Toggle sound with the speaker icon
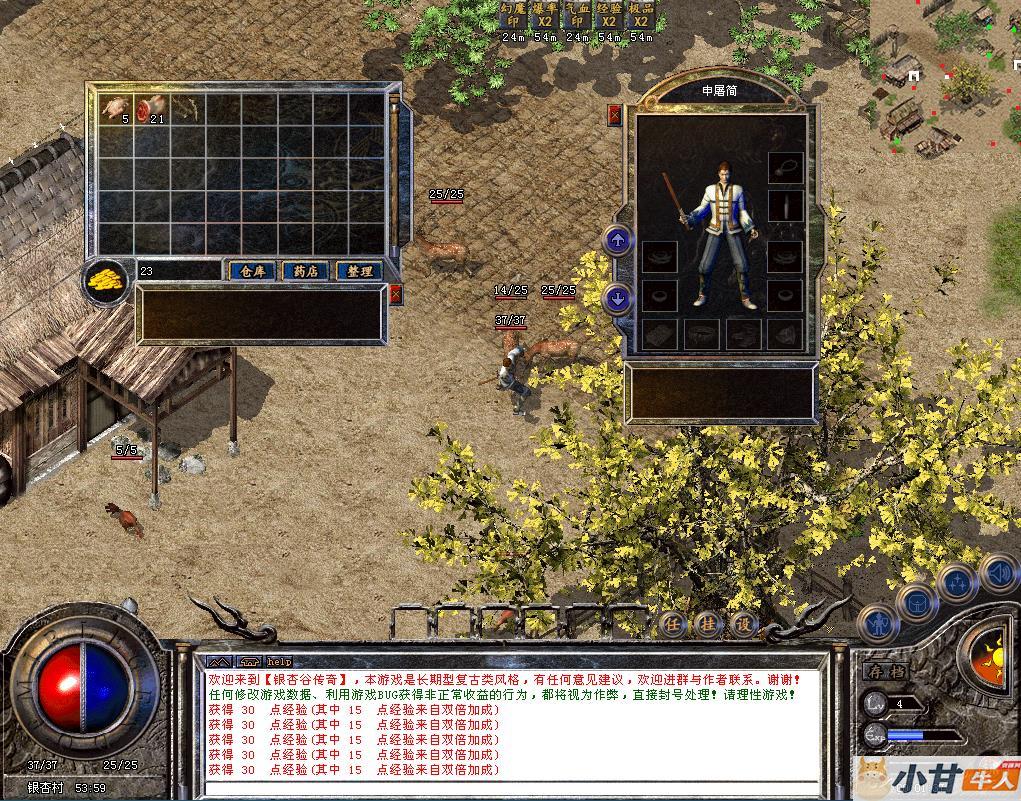 997,573
